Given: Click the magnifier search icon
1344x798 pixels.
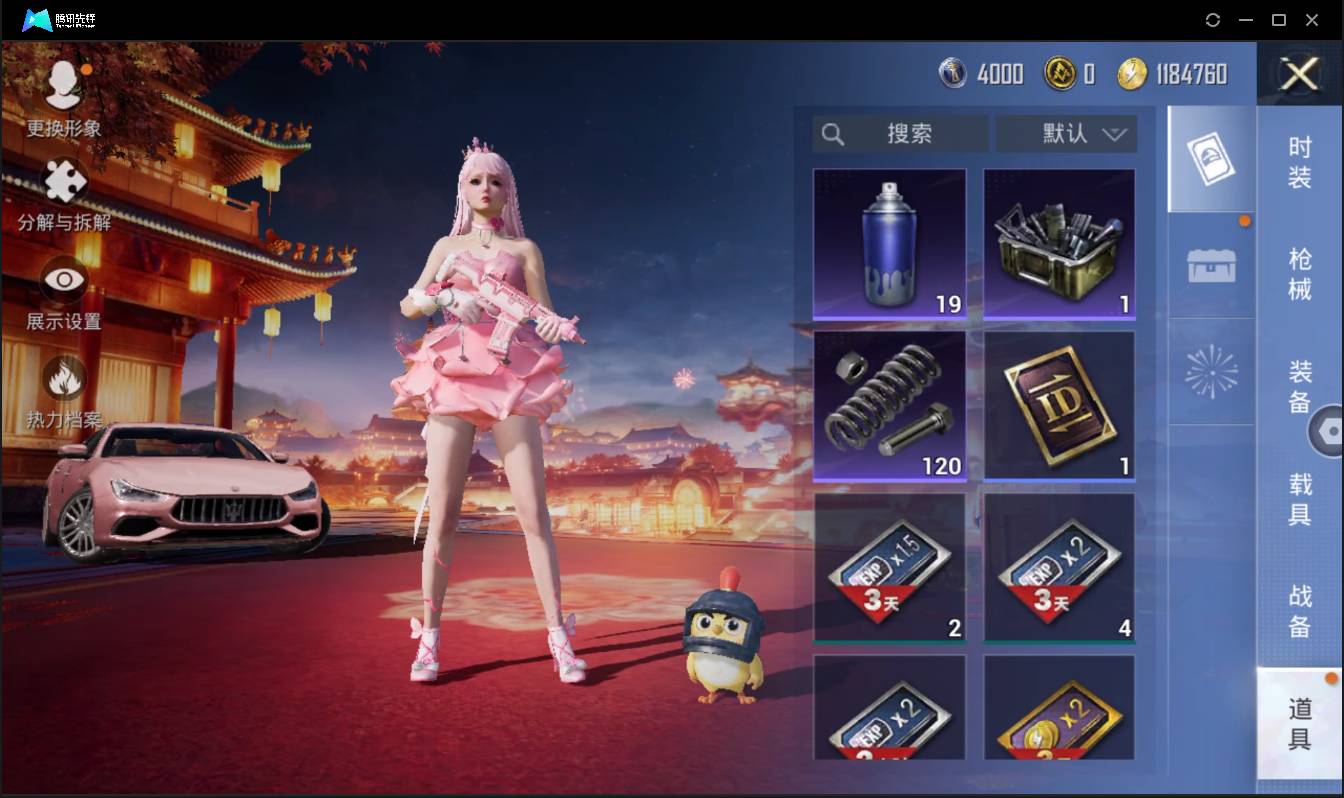Looking at the screenshot, I should point(833,133).
